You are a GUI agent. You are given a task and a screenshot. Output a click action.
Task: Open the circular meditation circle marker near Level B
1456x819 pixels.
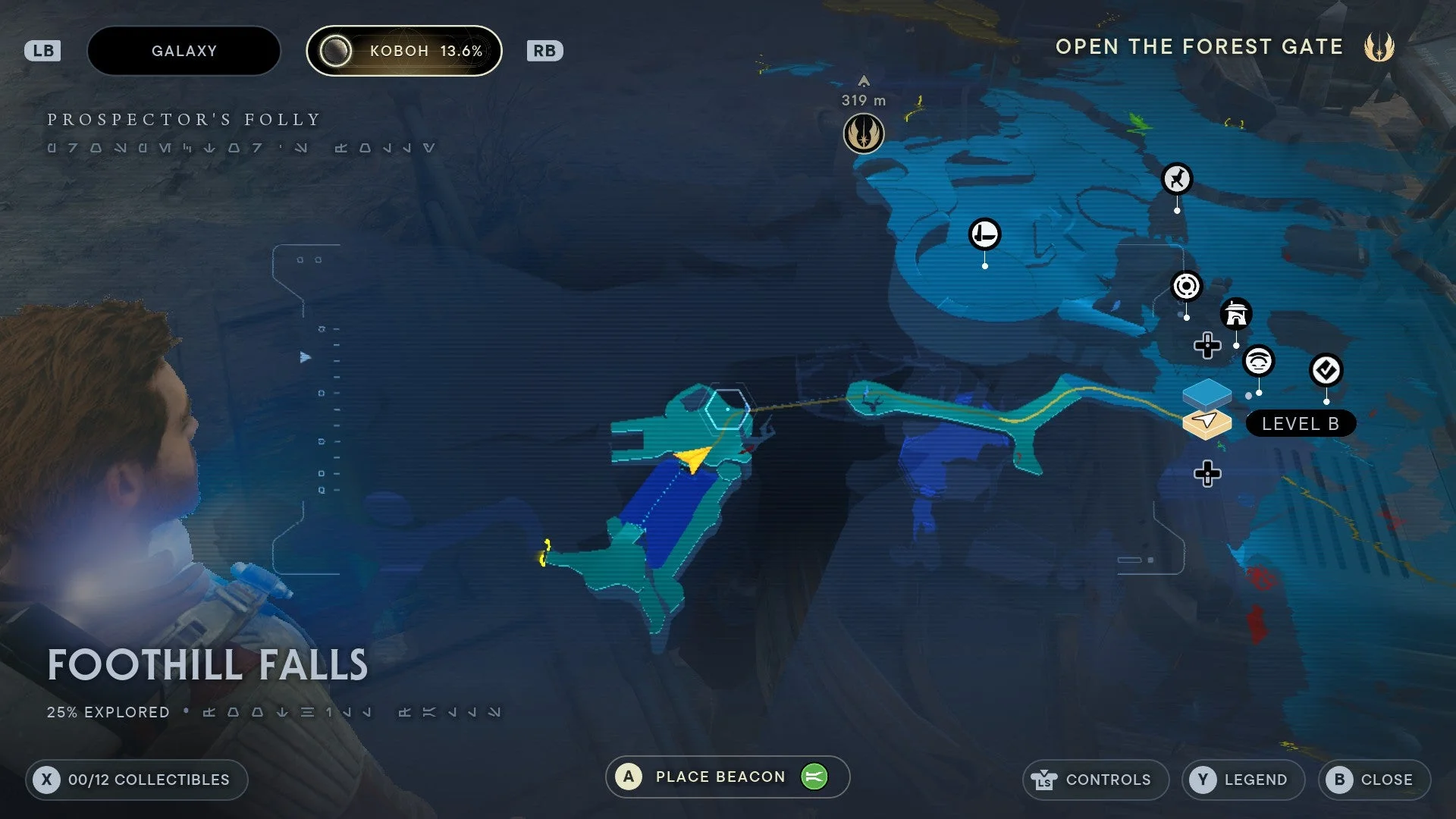click(1187, 287)
